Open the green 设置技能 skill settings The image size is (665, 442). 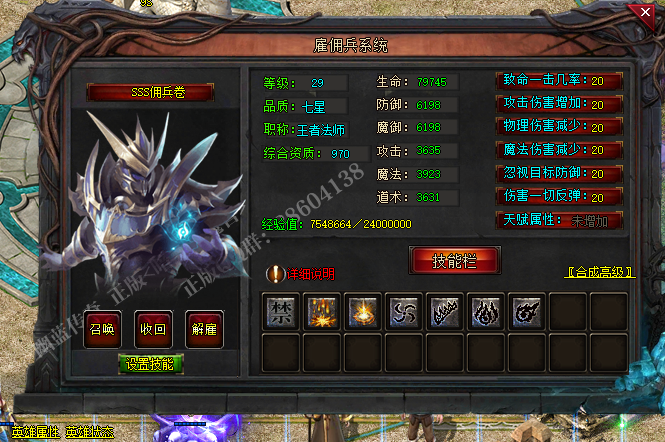click(151, 363)
